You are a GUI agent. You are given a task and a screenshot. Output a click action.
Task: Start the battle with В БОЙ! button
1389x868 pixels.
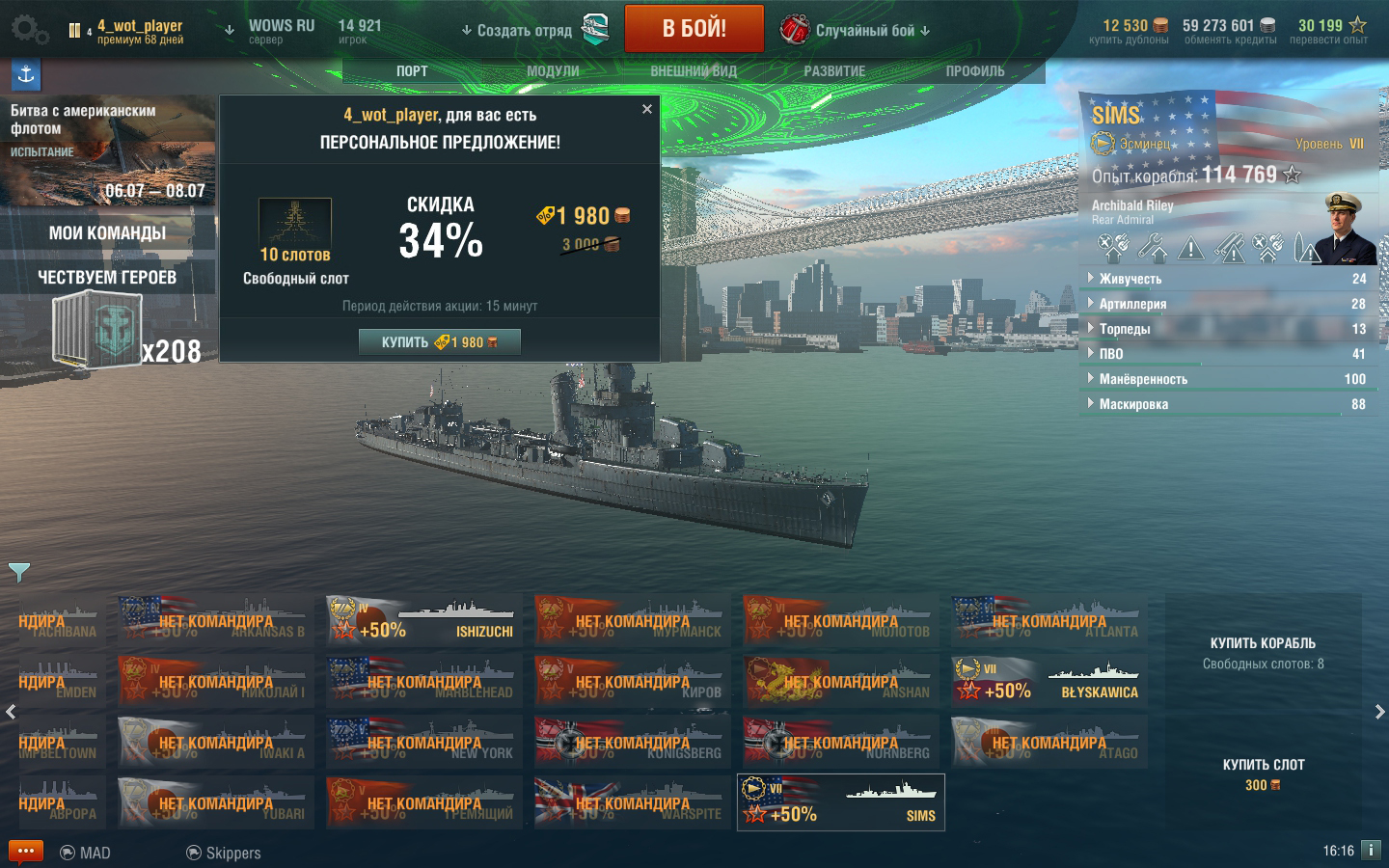(x=694, y=29)
